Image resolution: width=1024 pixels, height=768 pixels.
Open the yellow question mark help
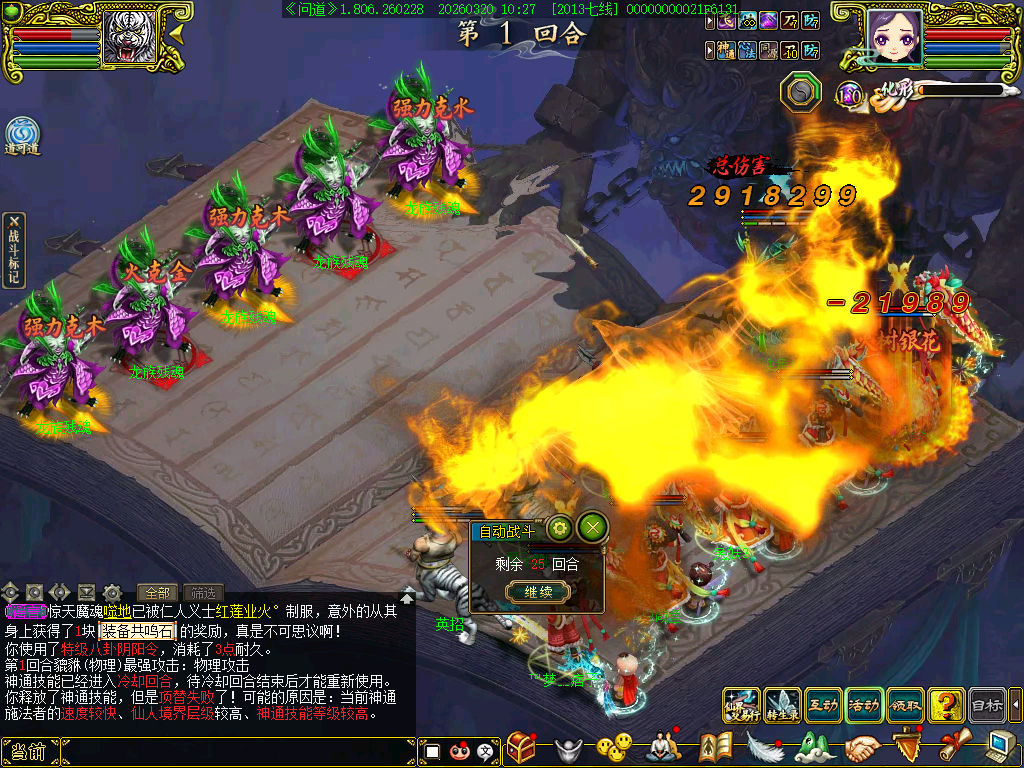pos(945,705)
